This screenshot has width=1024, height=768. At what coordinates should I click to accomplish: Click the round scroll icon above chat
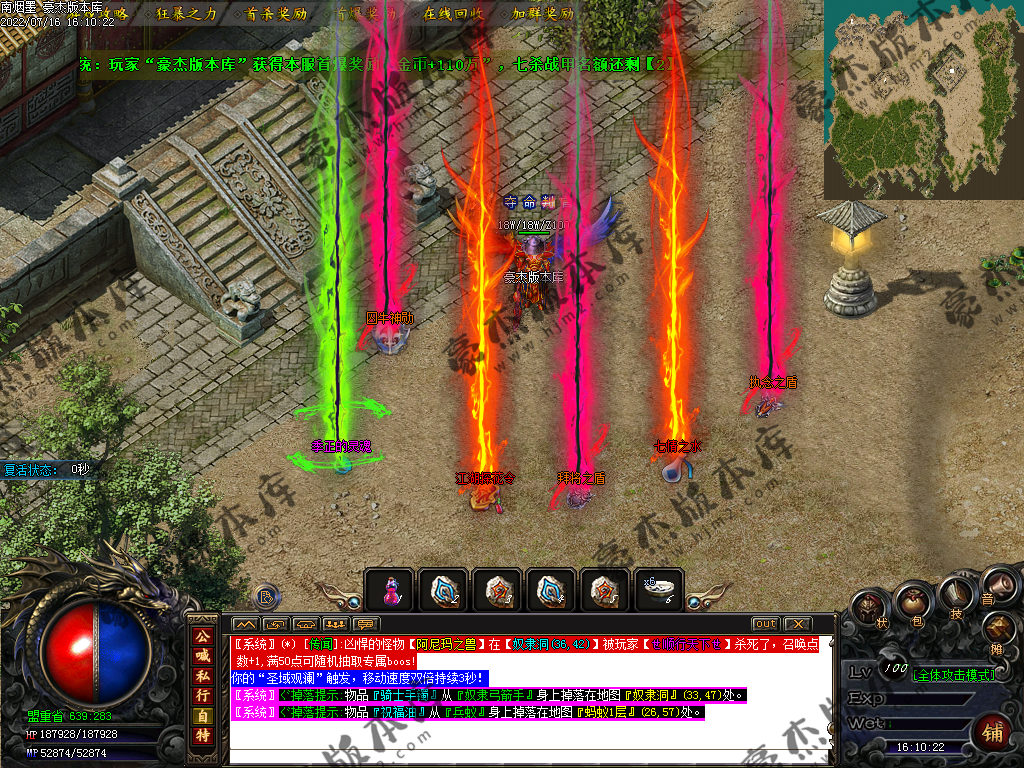(x=267, y=597)
